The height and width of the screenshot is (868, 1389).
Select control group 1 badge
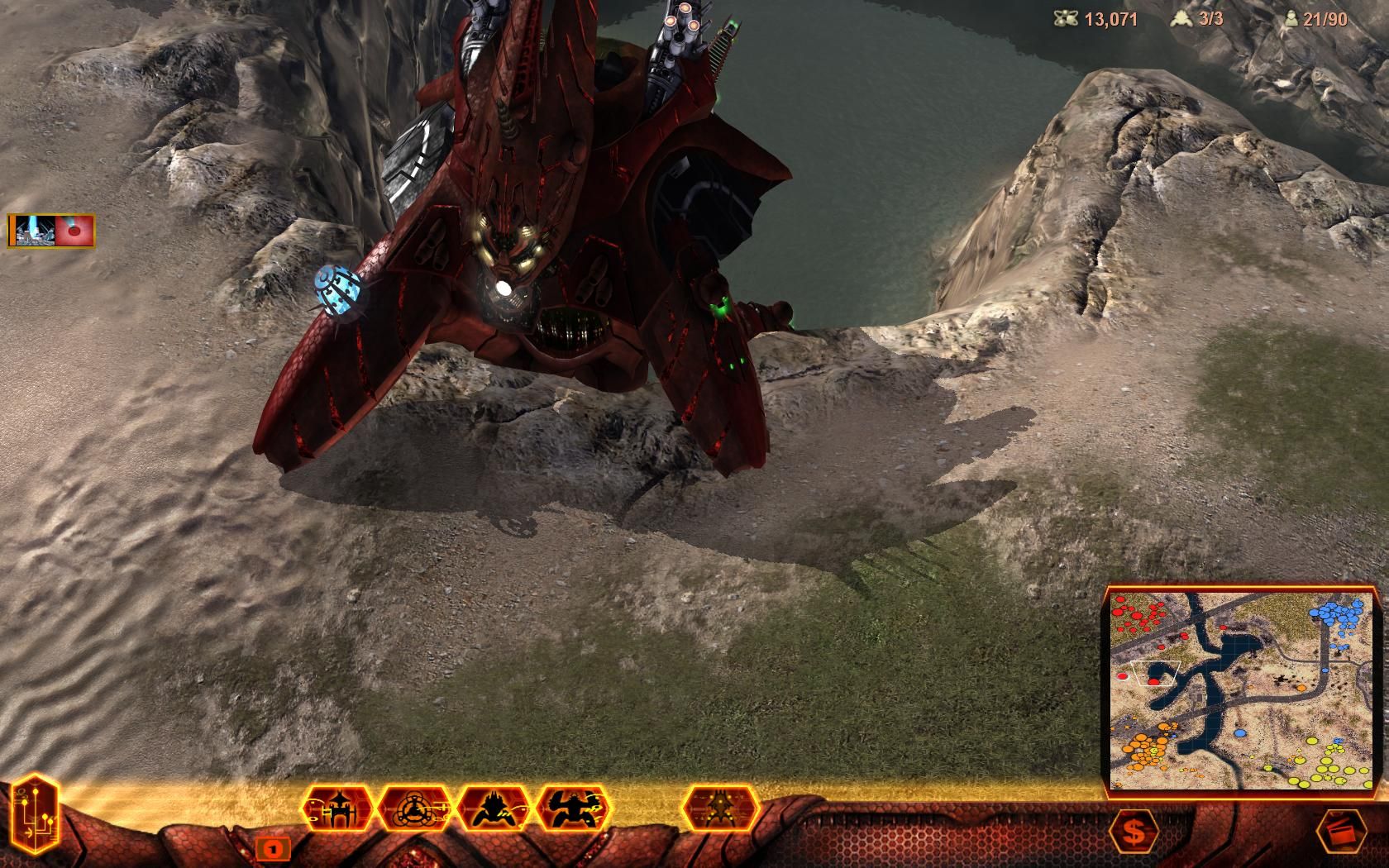[x=272, y=847]
